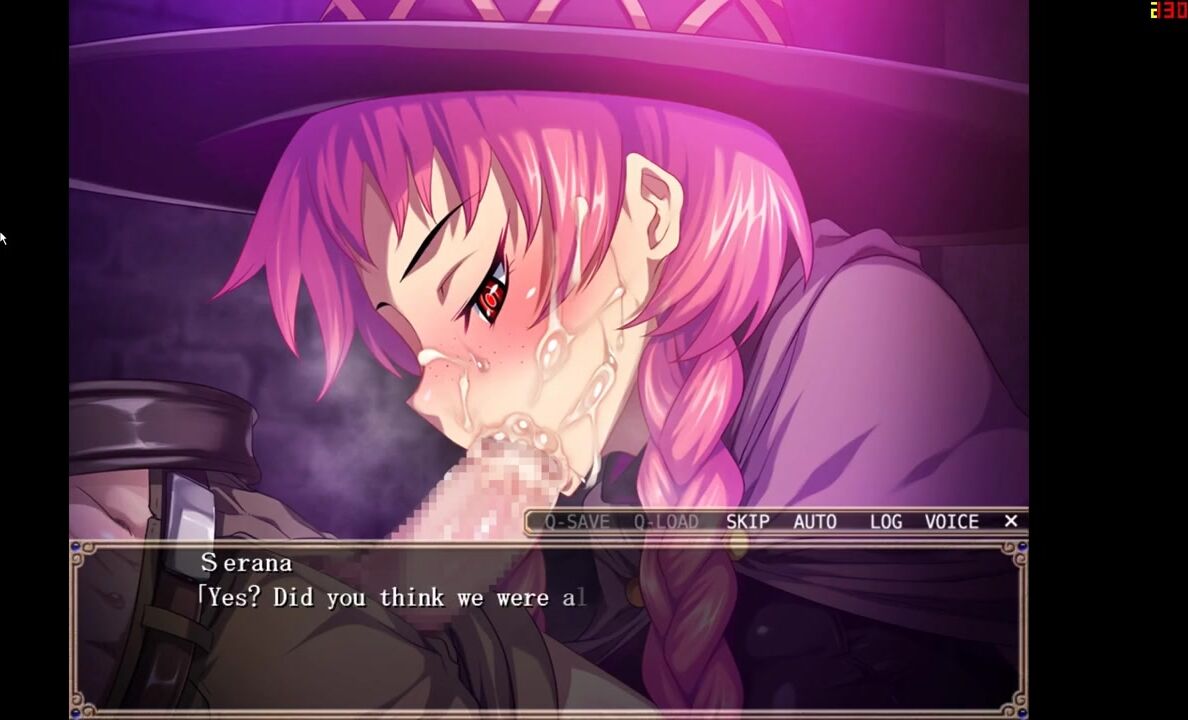The image size is (1188, 720).
Task: Activate SKIP to fast-forward the text
Action: (747, 521)
